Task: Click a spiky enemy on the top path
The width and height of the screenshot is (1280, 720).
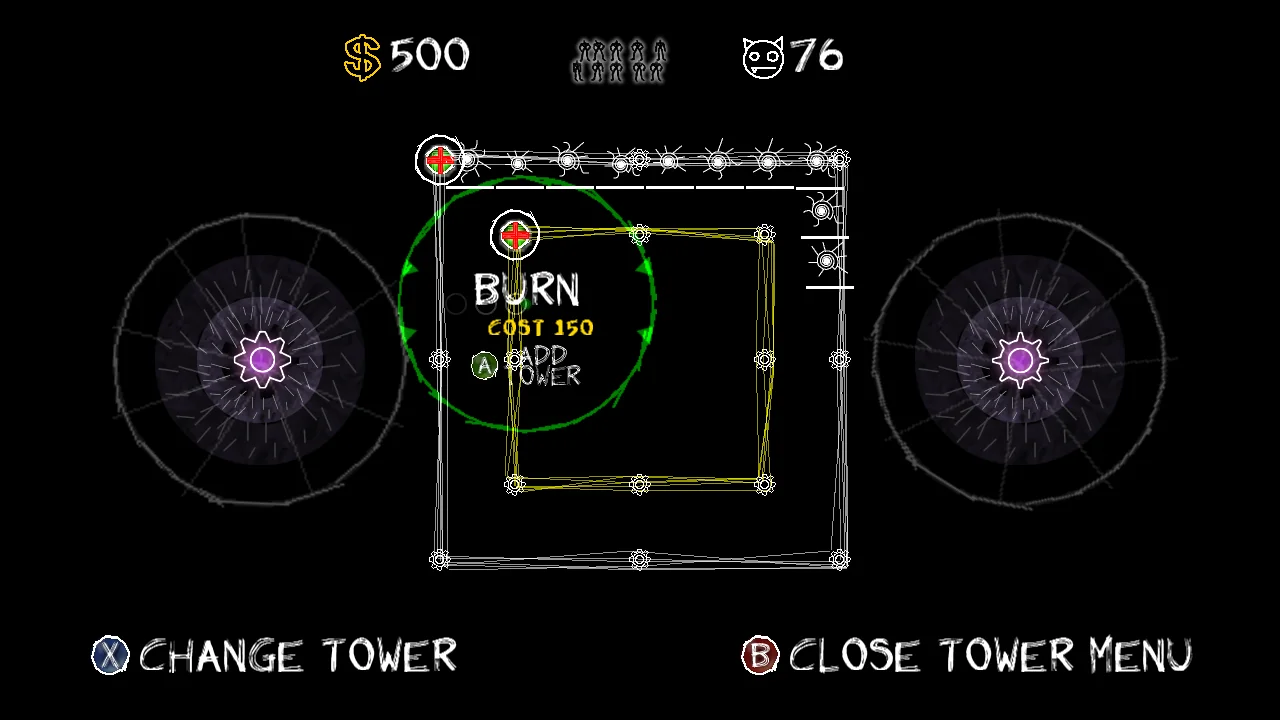Action: [x=717, y=160]
